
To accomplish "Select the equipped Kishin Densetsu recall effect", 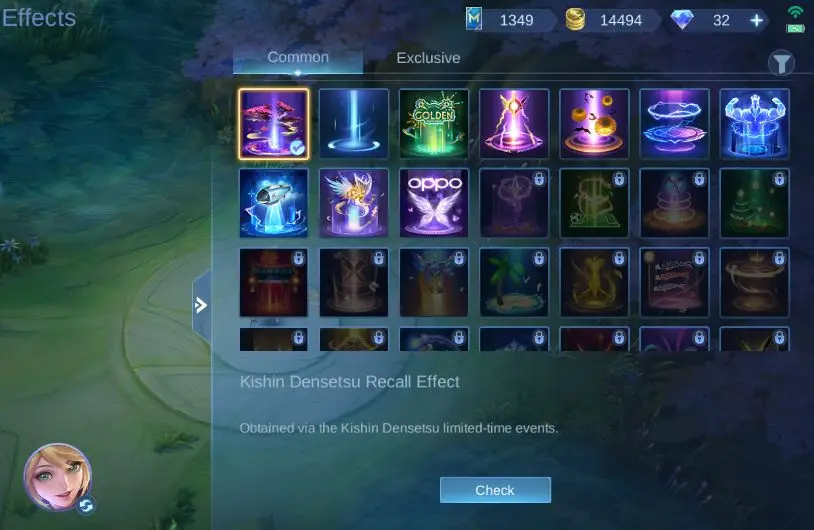I will pyautogui.click(x=274, y=124).
